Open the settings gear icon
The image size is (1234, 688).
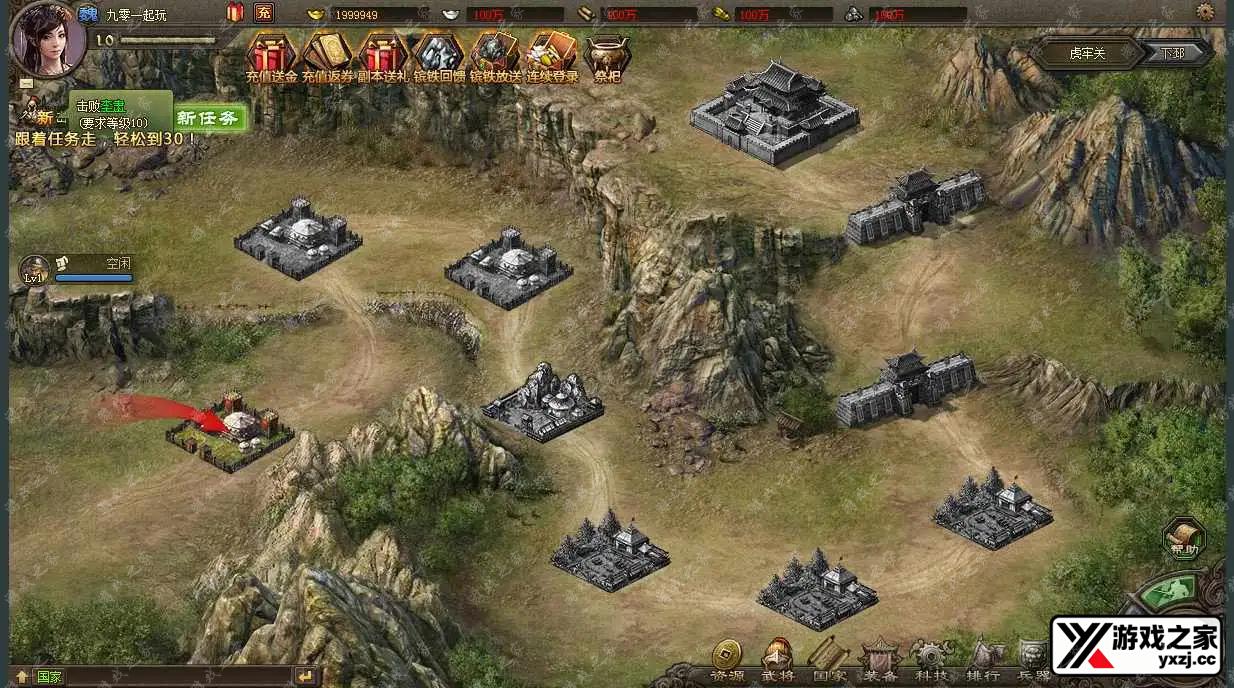click(x=1205, y=13)
